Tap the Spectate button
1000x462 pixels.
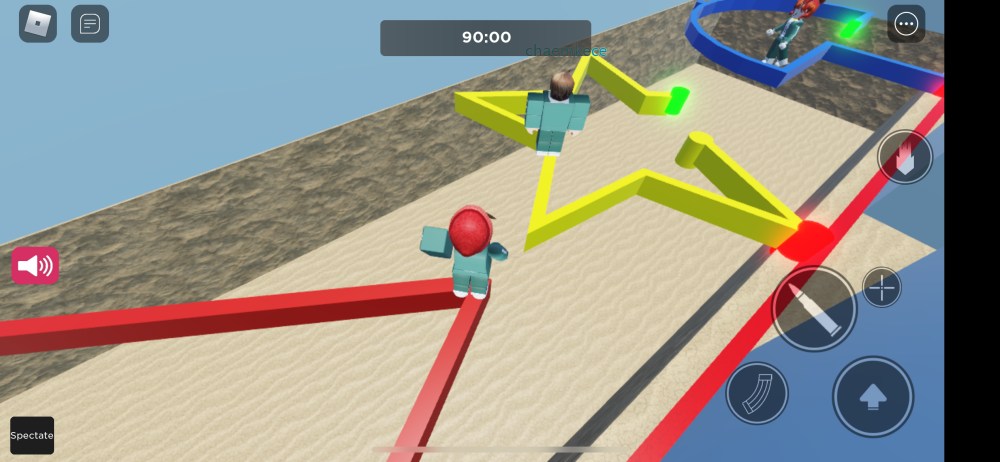pyautogui.click(x=32, y=435)
